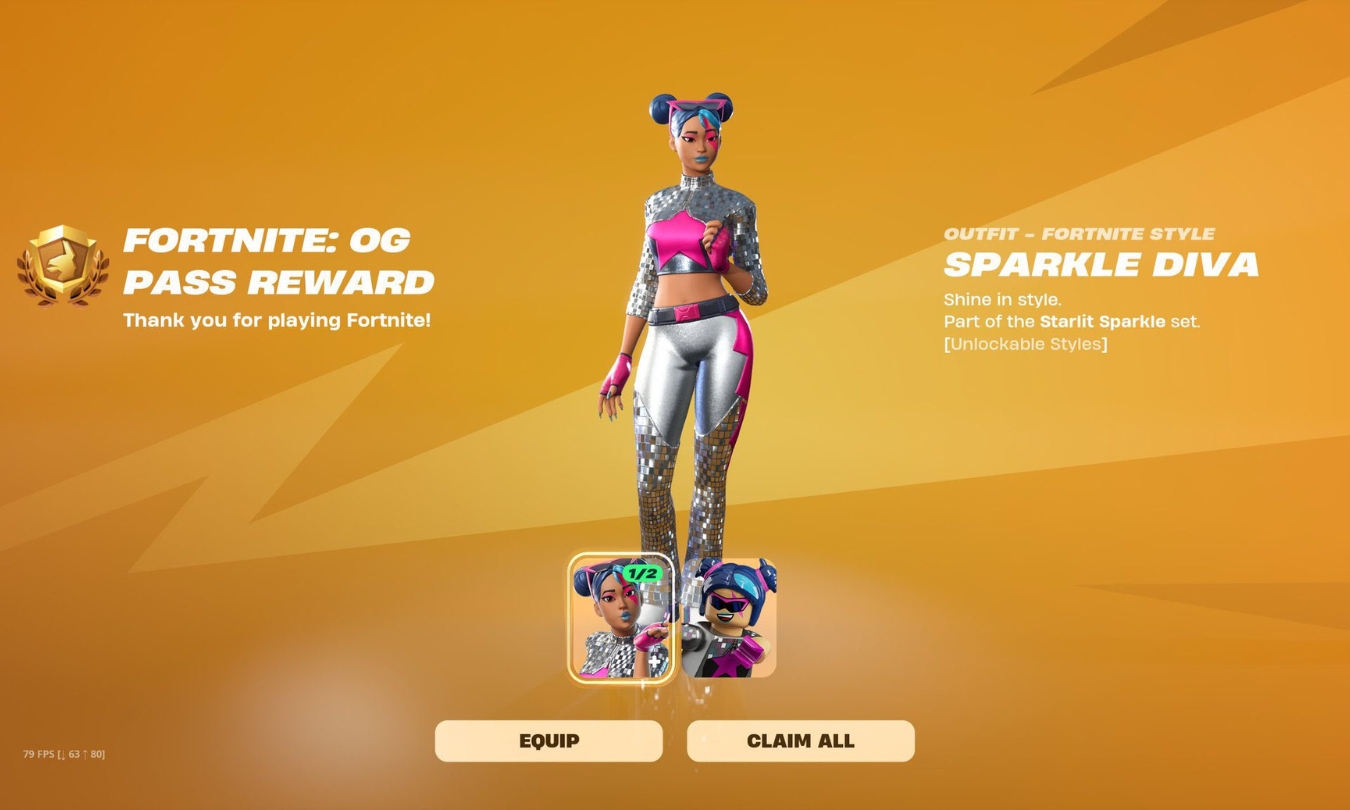The image size is (1350, 810).
Task: Claim all pass rewards
Action: [x=800, y=741]
